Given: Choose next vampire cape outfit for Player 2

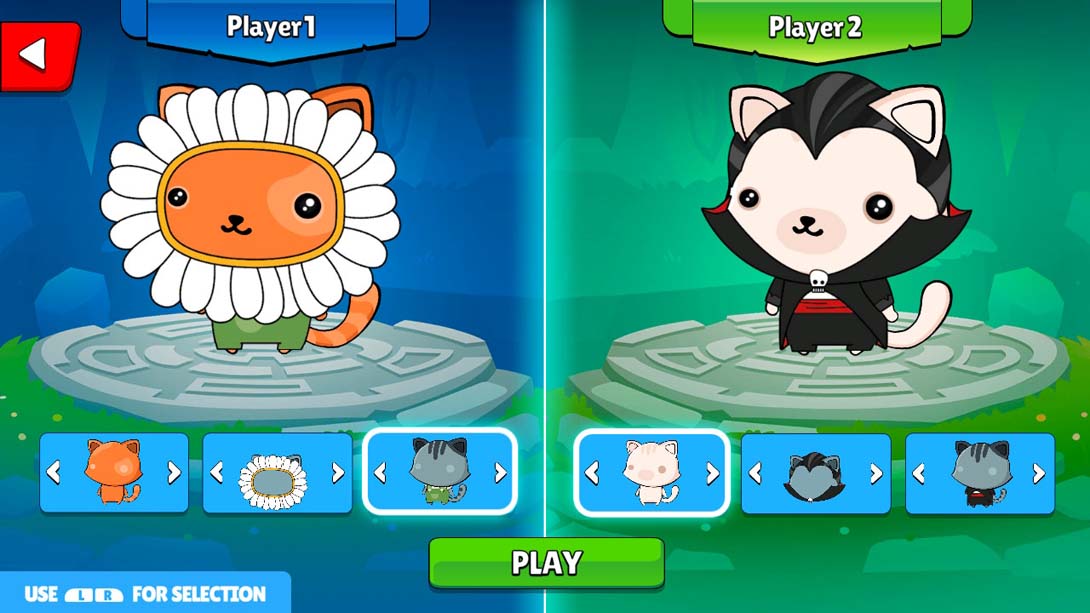Looking at the screenshot, I should pyautogui.click(x=1039, y=473).
